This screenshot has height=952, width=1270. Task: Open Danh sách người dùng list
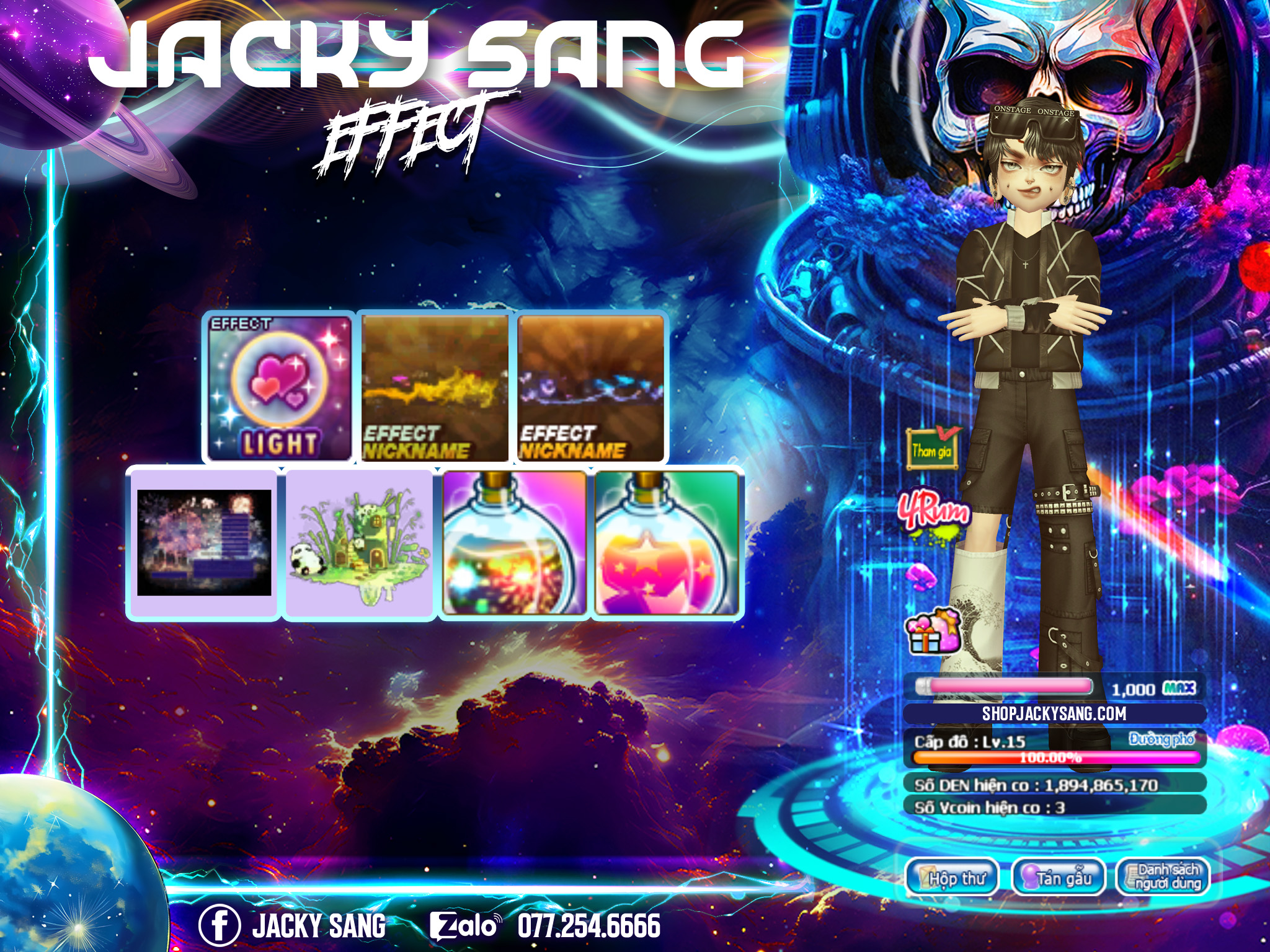1163,877
